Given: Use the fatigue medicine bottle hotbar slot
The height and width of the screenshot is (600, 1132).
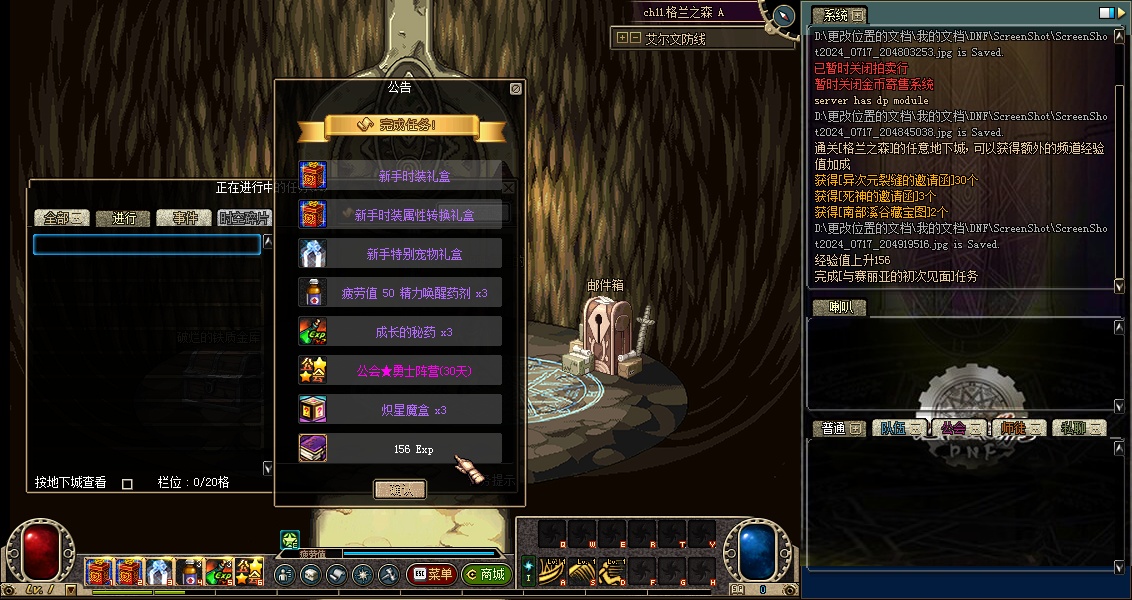Looking at the screenshot, I should tap(189, 572).
